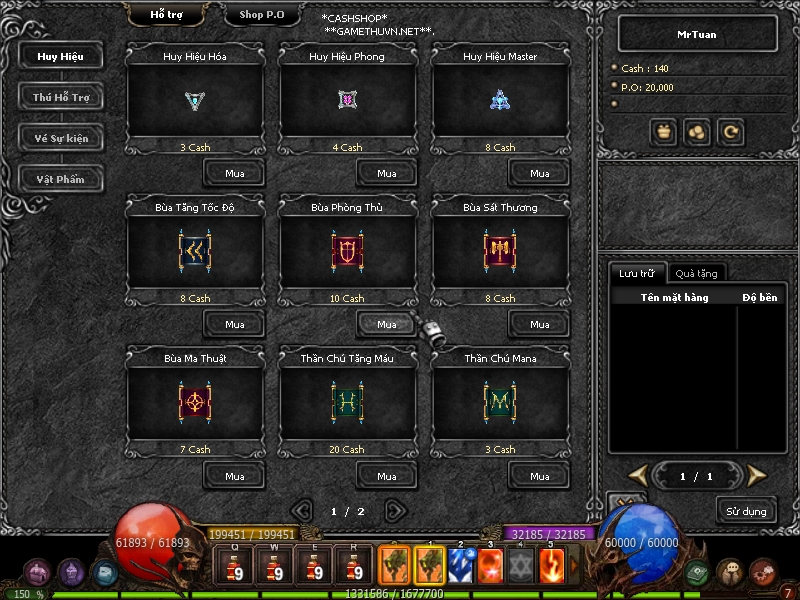Switch to the Quà tặng tab
Image resolution: width=800 pixels, height=600 pixels.
tap(695, 273)
